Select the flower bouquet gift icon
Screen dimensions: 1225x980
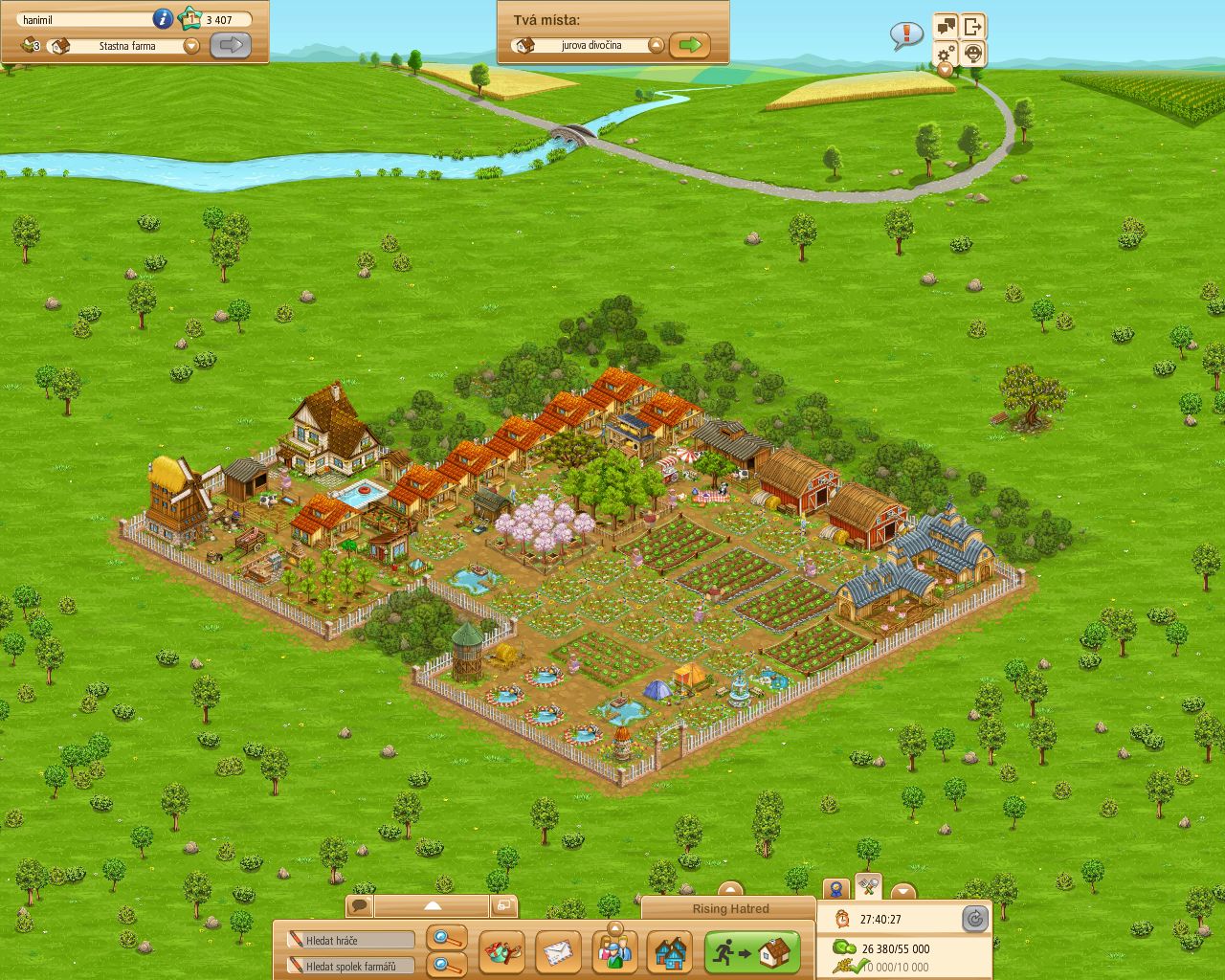pos(502,952)
